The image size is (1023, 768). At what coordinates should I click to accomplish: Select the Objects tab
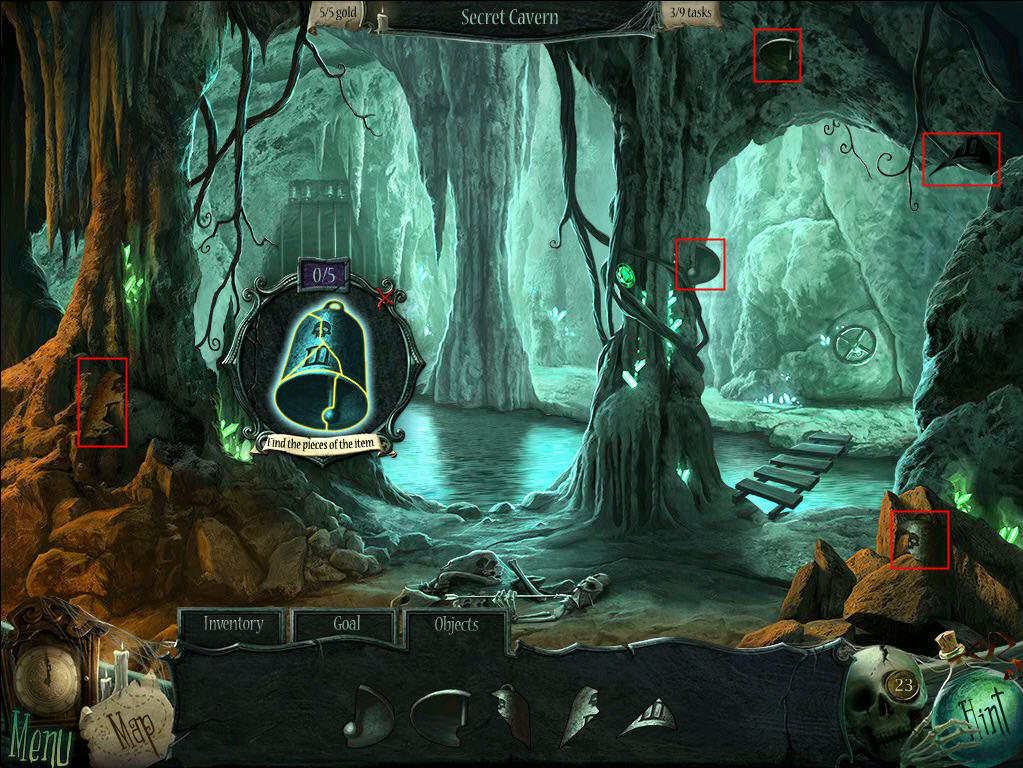pyautogui.click(x=456, y=625)
